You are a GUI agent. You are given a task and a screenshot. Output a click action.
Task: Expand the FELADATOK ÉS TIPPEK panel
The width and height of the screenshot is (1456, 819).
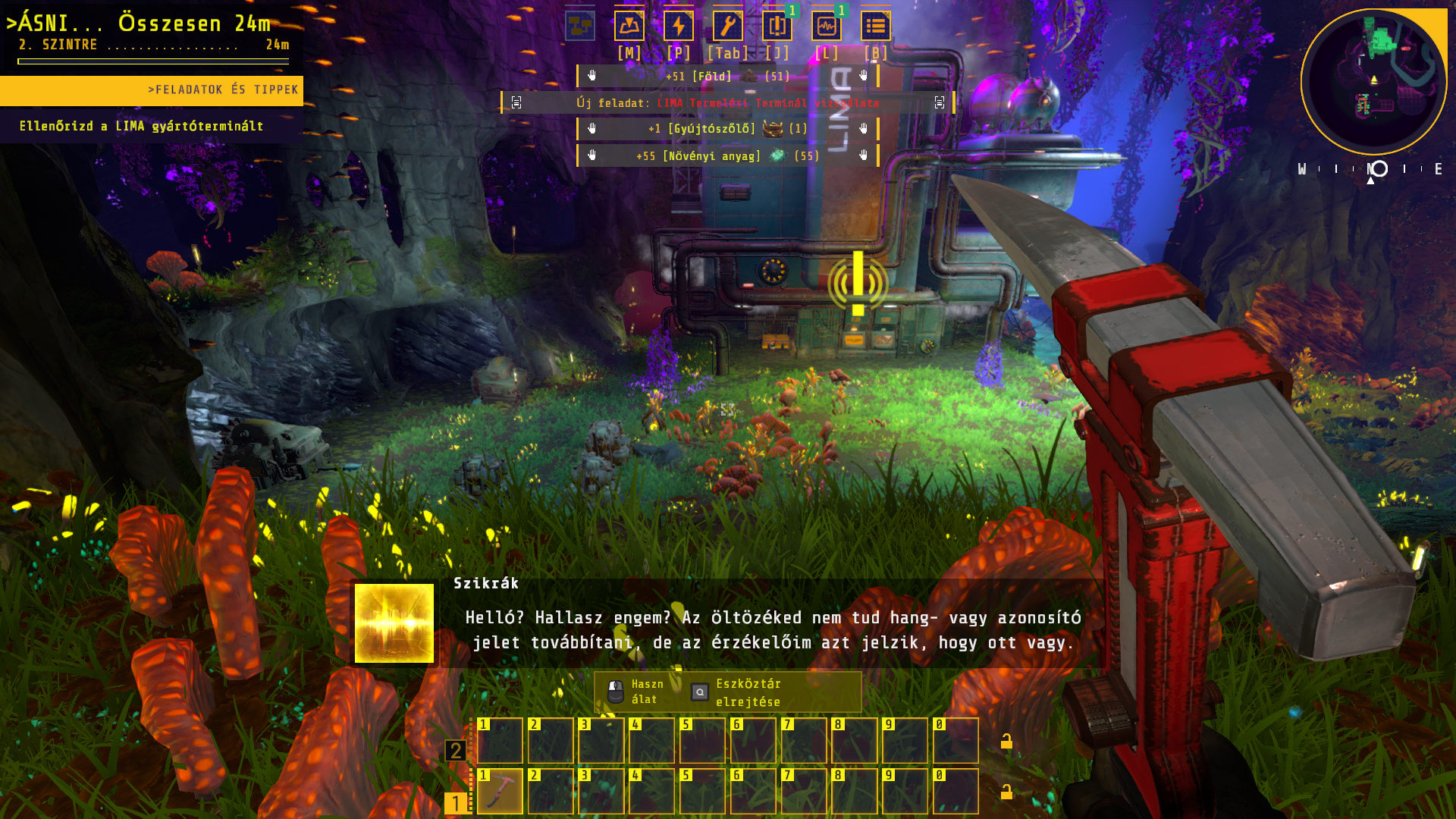coord(152,90)
